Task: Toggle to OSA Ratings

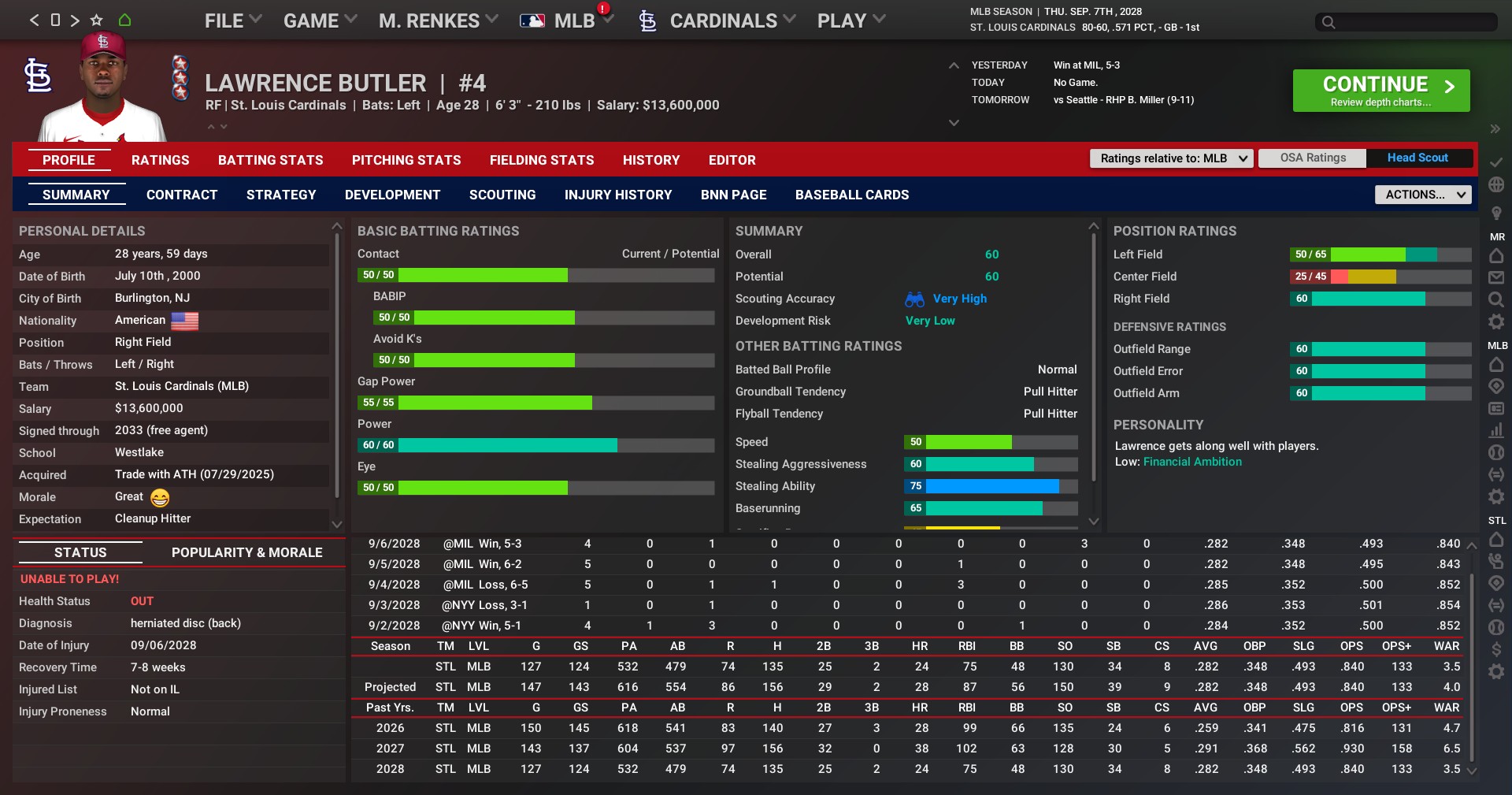Action: click(x=1312, y=158)
